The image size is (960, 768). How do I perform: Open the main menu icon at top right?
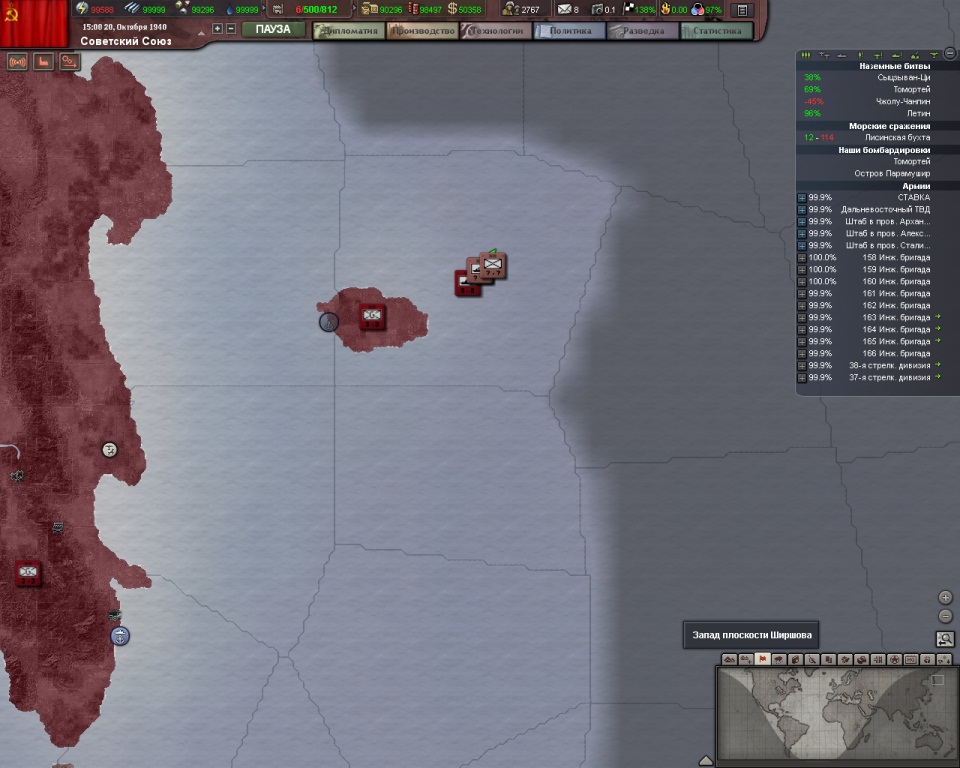[x=742, y=10]
